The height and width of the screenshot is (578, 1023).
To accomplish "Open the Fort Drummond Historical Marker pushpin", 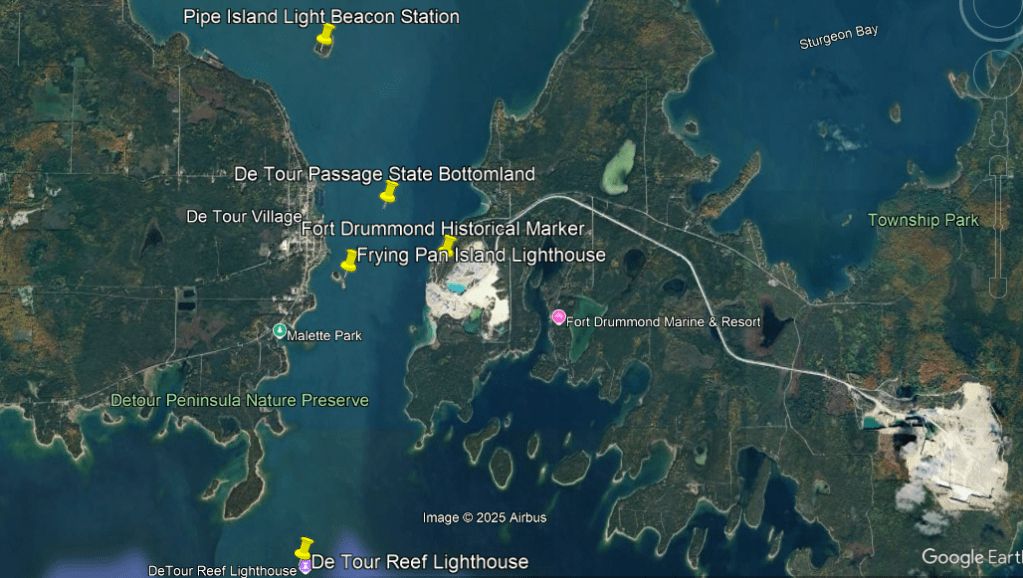I will pos(448,245).
